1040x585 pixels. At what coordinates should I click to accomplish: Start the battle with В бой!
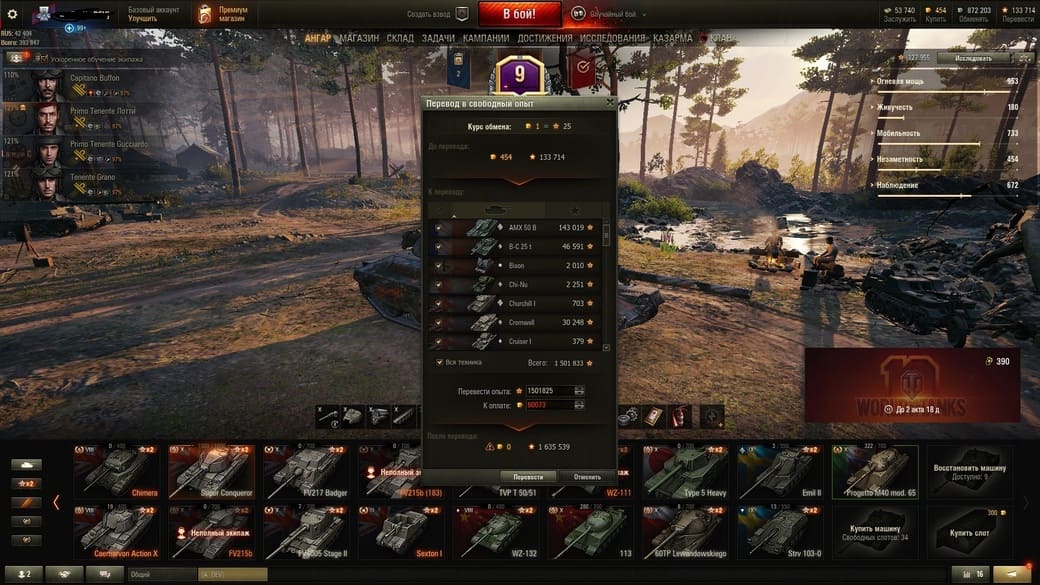(x=519, y=14)
